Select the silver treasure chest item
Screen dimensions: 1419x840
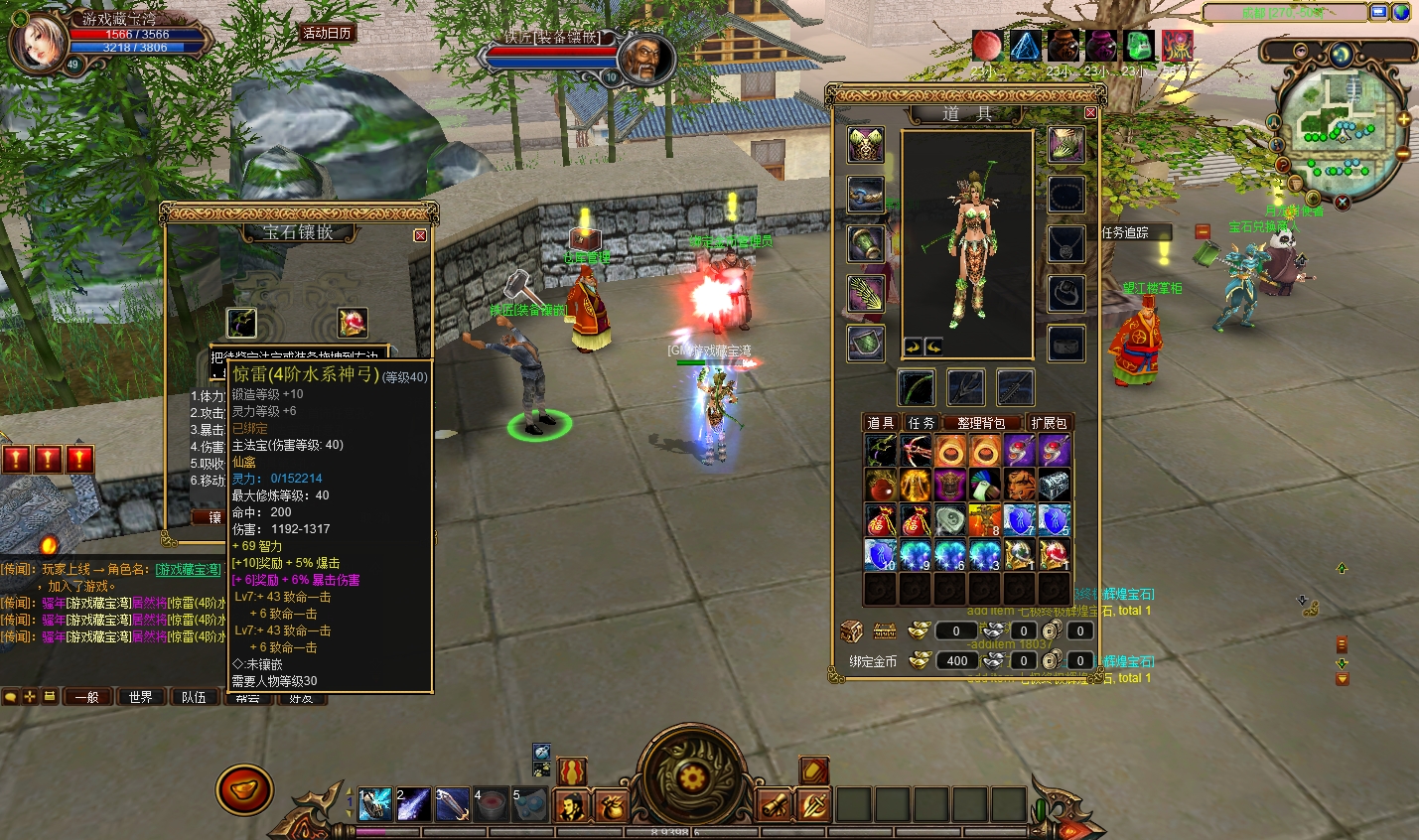pos(1054,486)
